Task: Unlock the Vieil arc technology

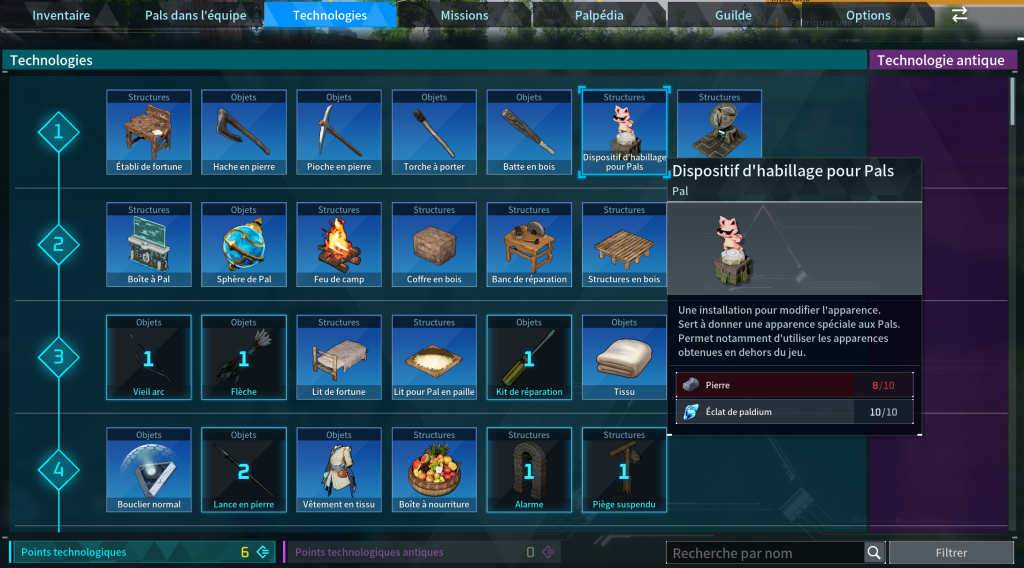Action: pos(149,357)
